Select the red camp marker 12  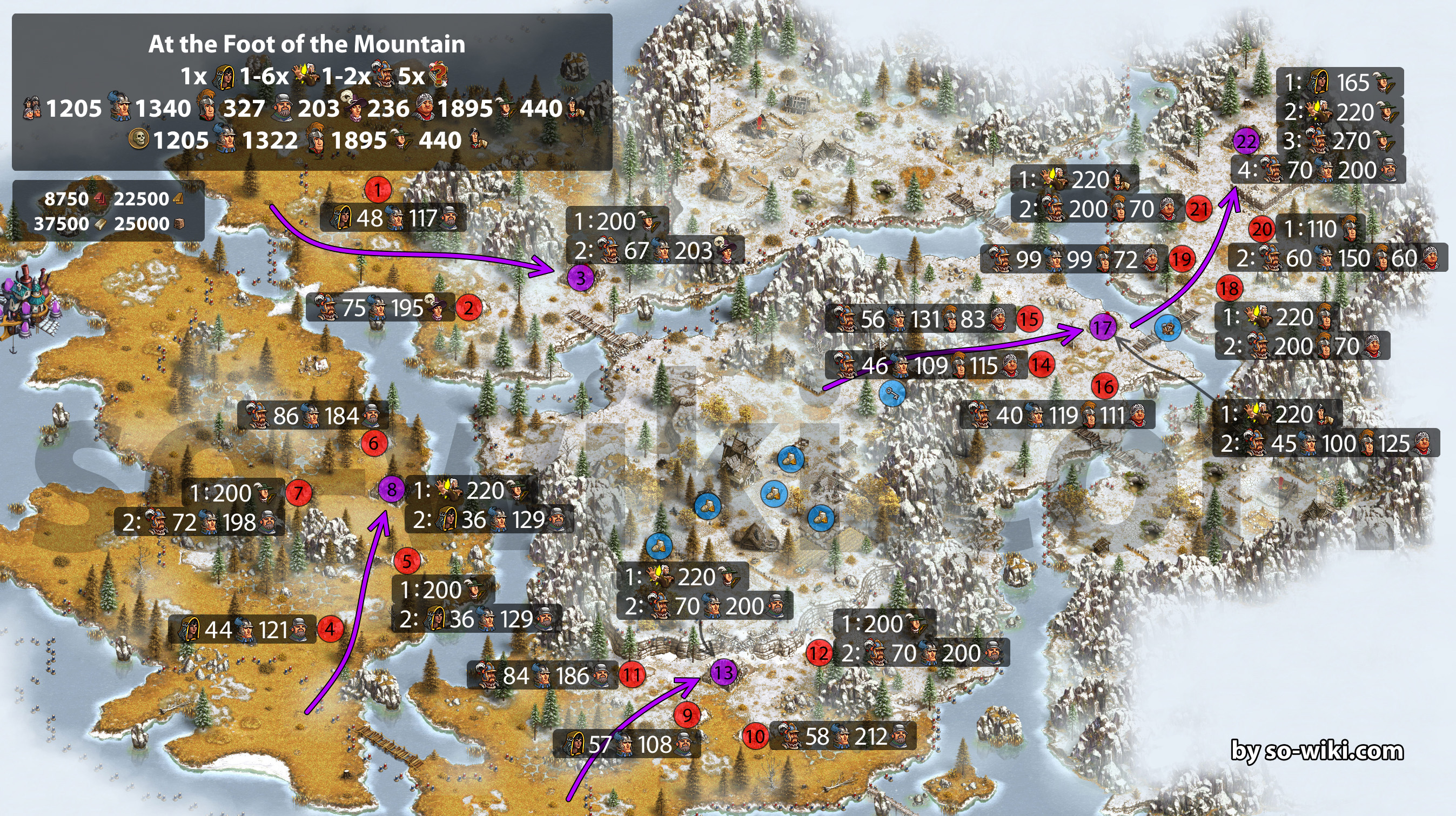[x=818, y=654]
